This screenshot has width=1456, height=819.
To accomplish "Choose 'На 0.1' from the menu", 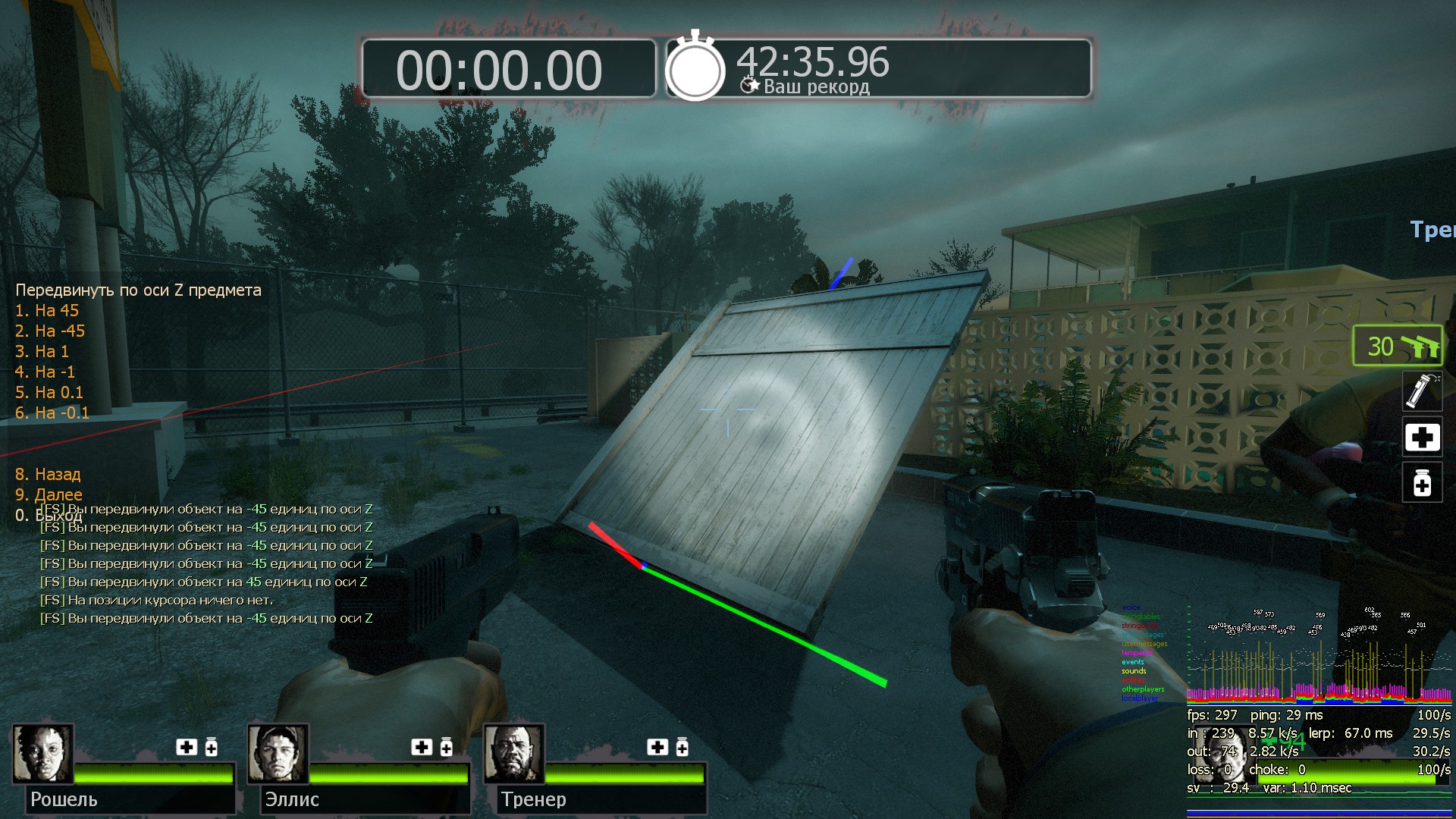I will pos(49,393).
